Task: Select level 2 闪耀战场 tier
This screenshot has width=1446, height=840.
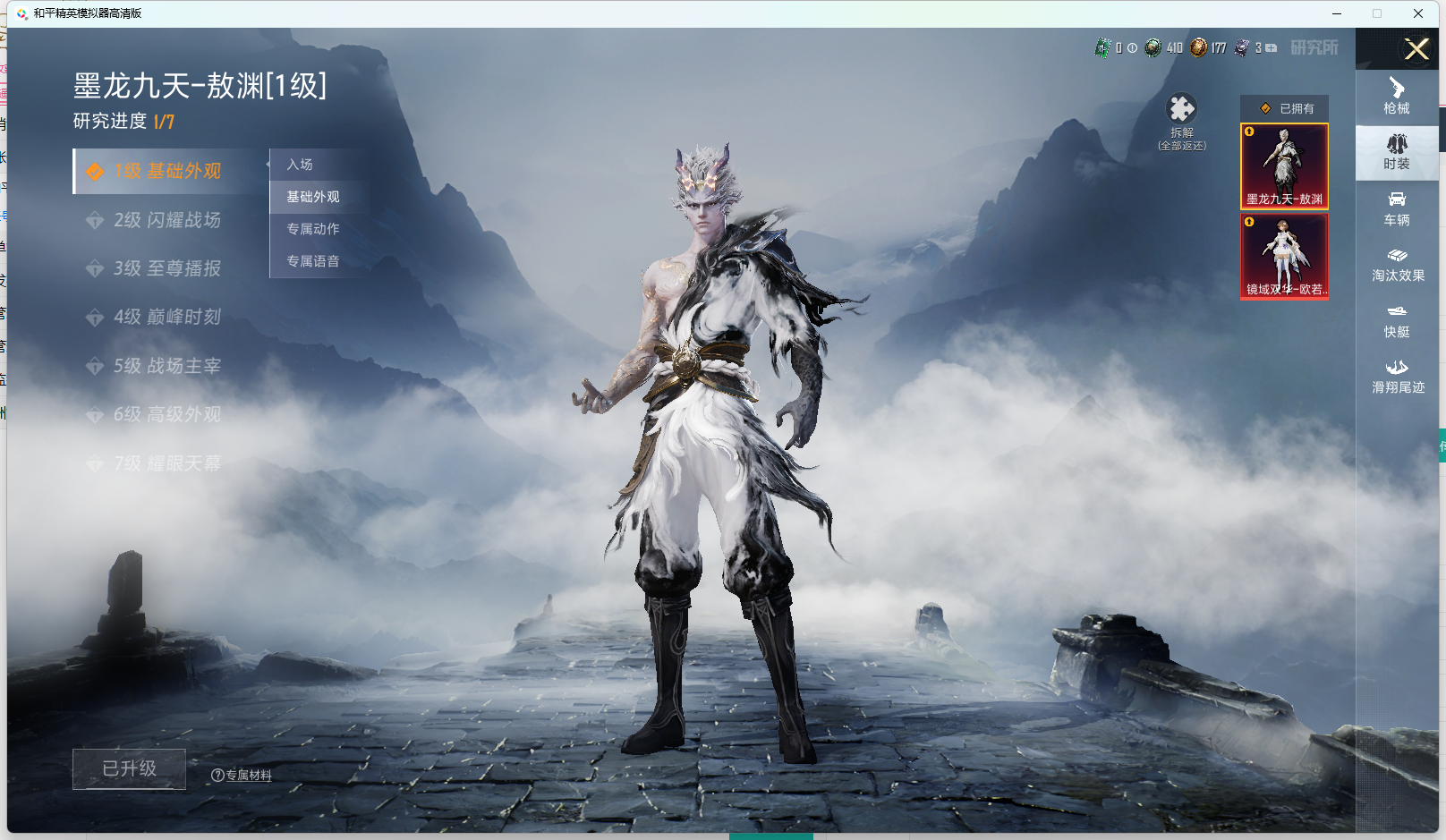Action: pyautogui.click(x=166, y=220)
